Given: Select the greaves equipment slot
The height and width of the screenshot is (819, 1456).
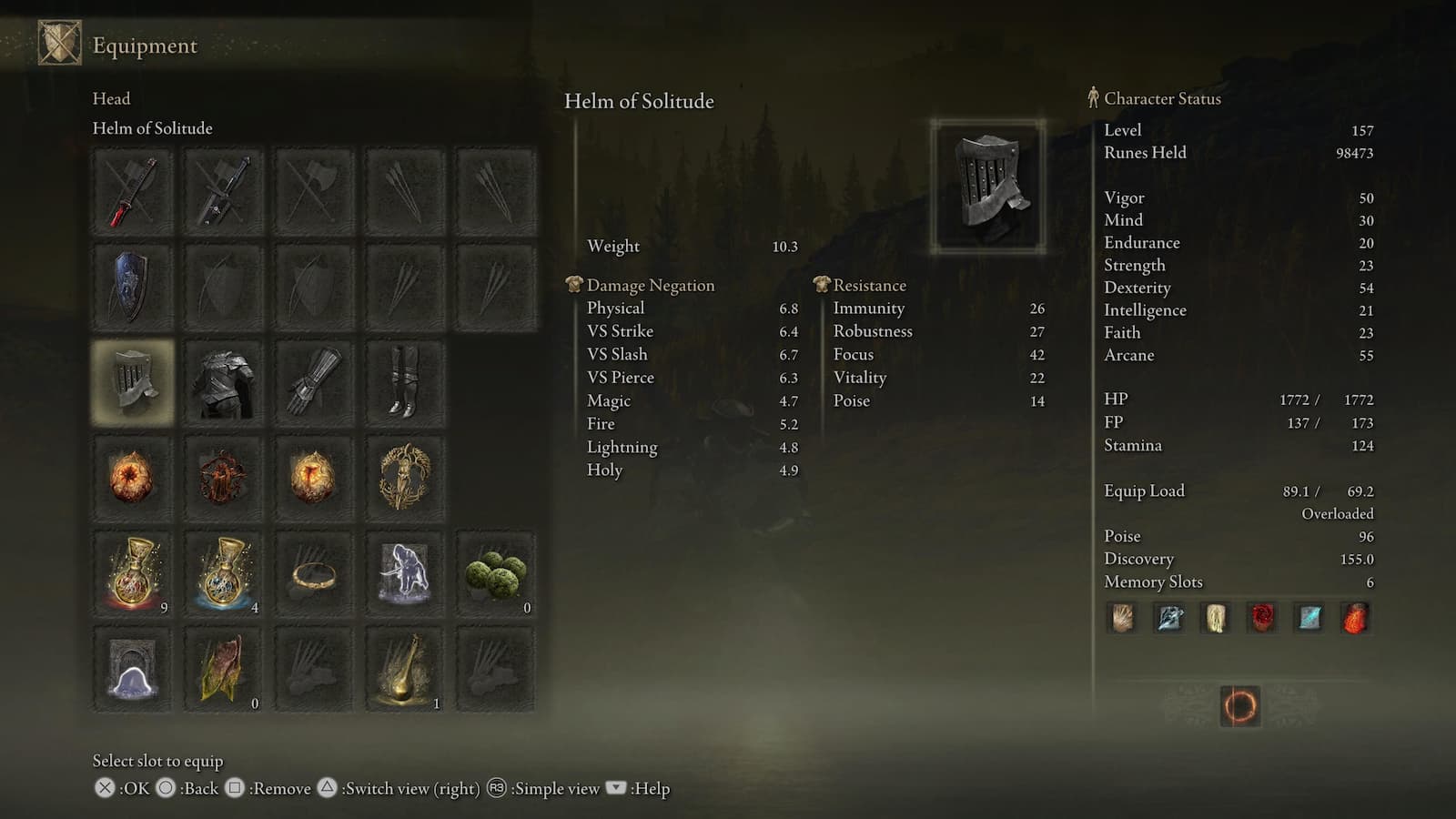Looking at the screenshot, I should 405,382.
